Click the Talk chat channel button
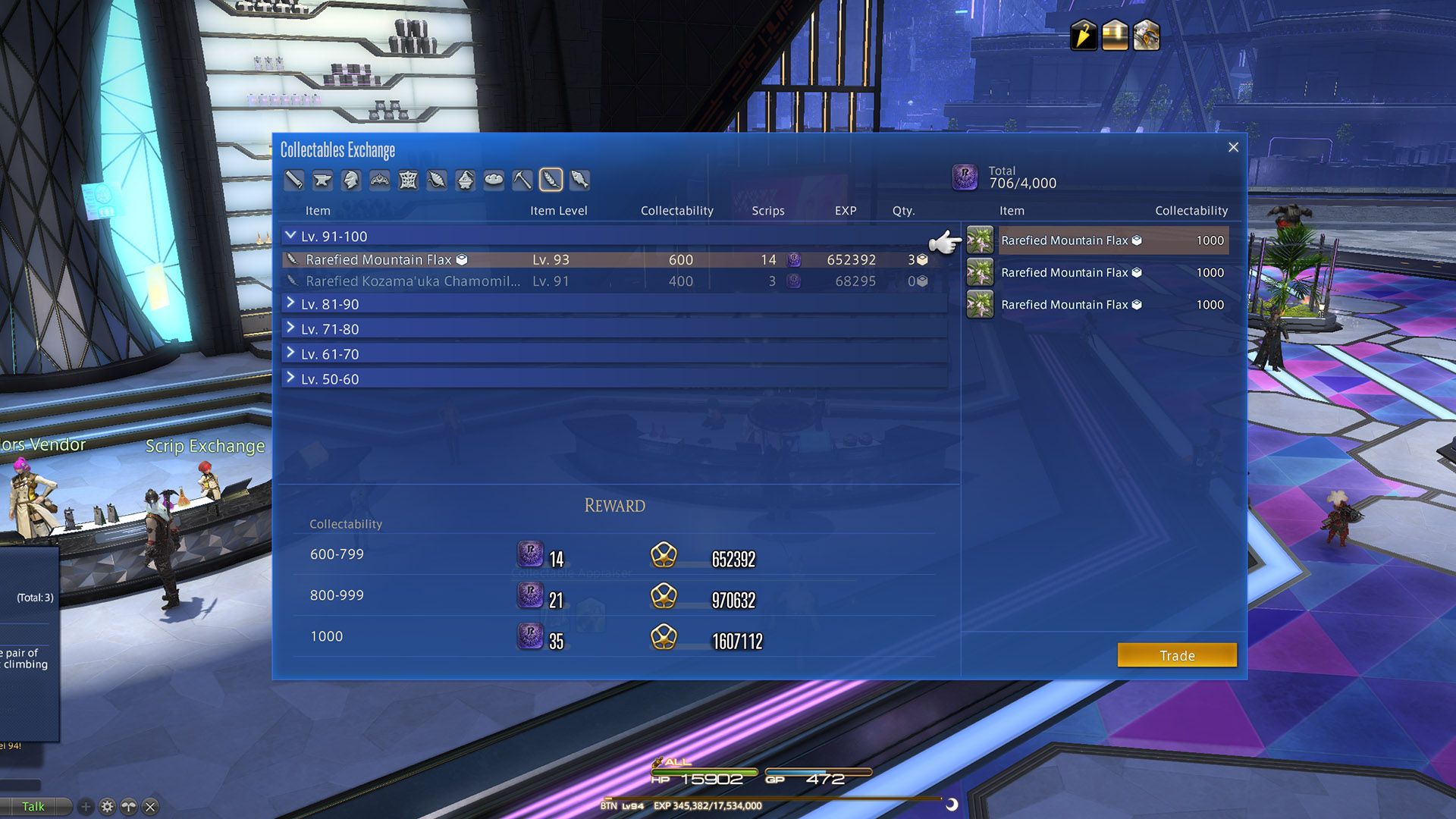1456x819 pixels. pos(33,806)
